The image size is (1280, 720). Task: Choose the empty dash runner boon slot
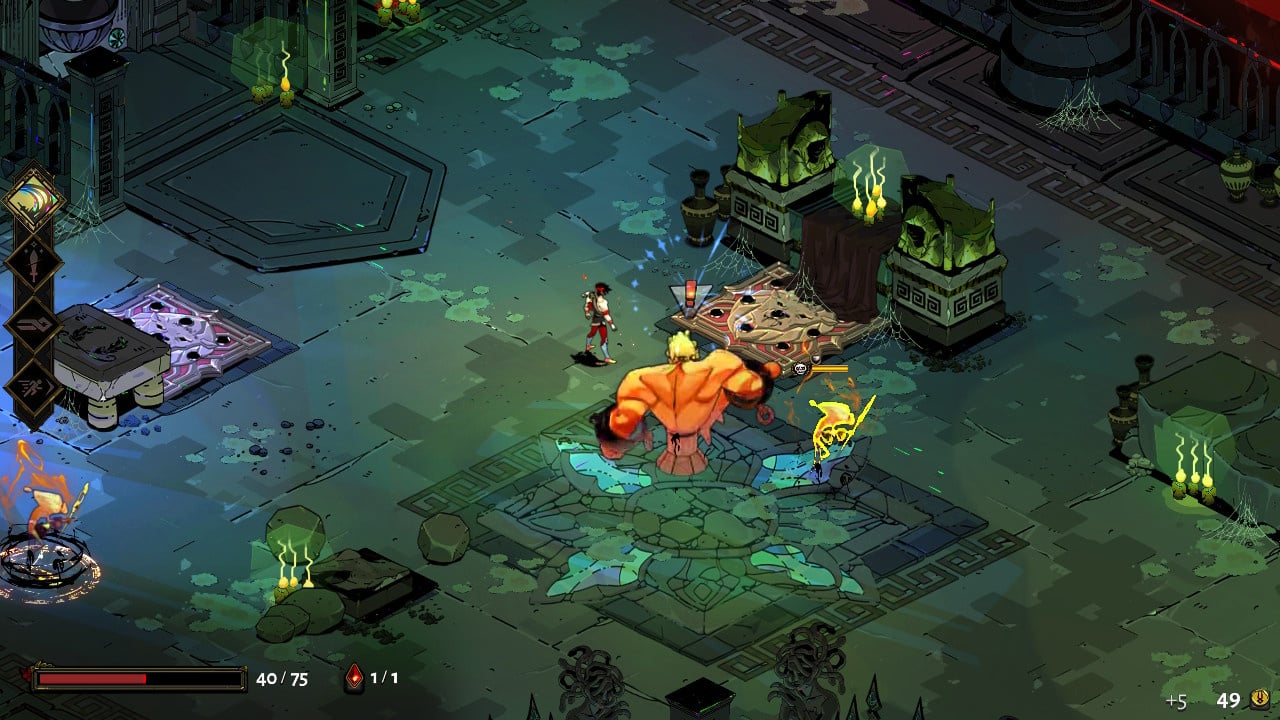[x=33, y=387]
